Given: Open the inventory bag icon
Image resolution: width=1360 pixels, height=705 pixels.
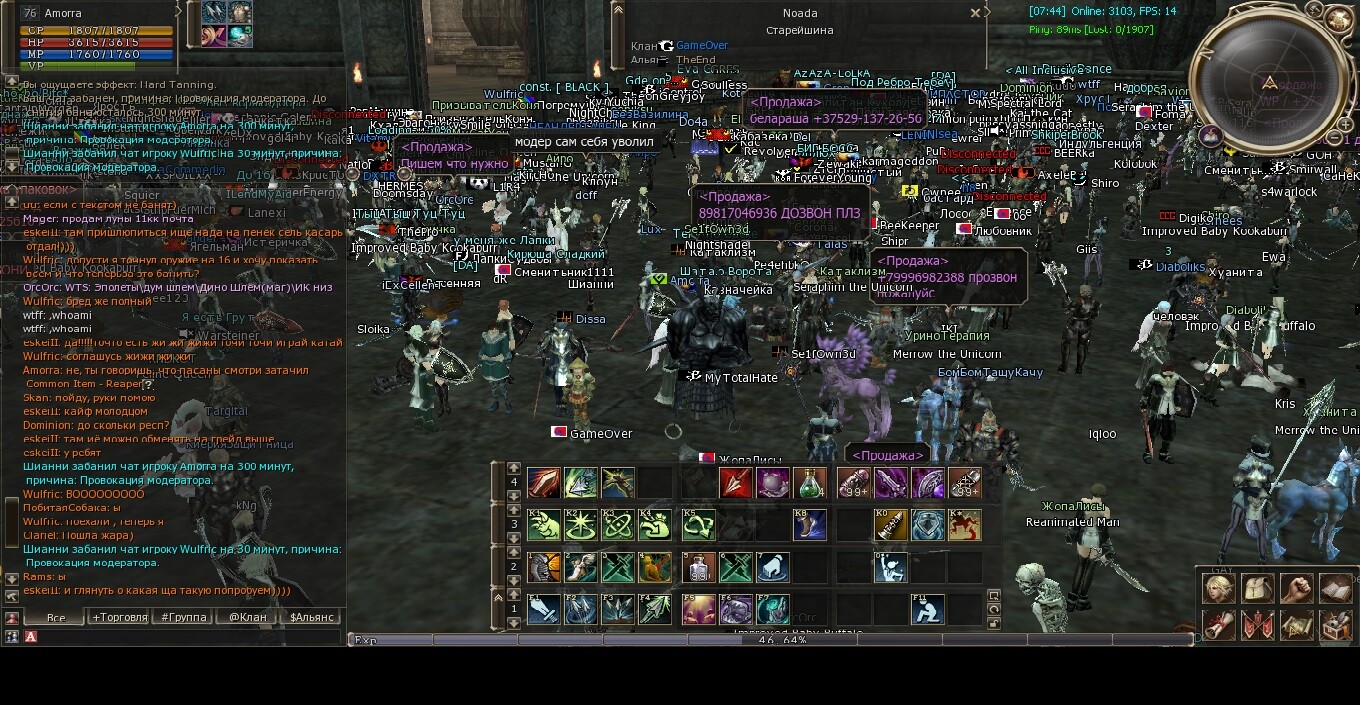Looking at the screenshot, I should pyautogui.click(x=1257, y=588).
